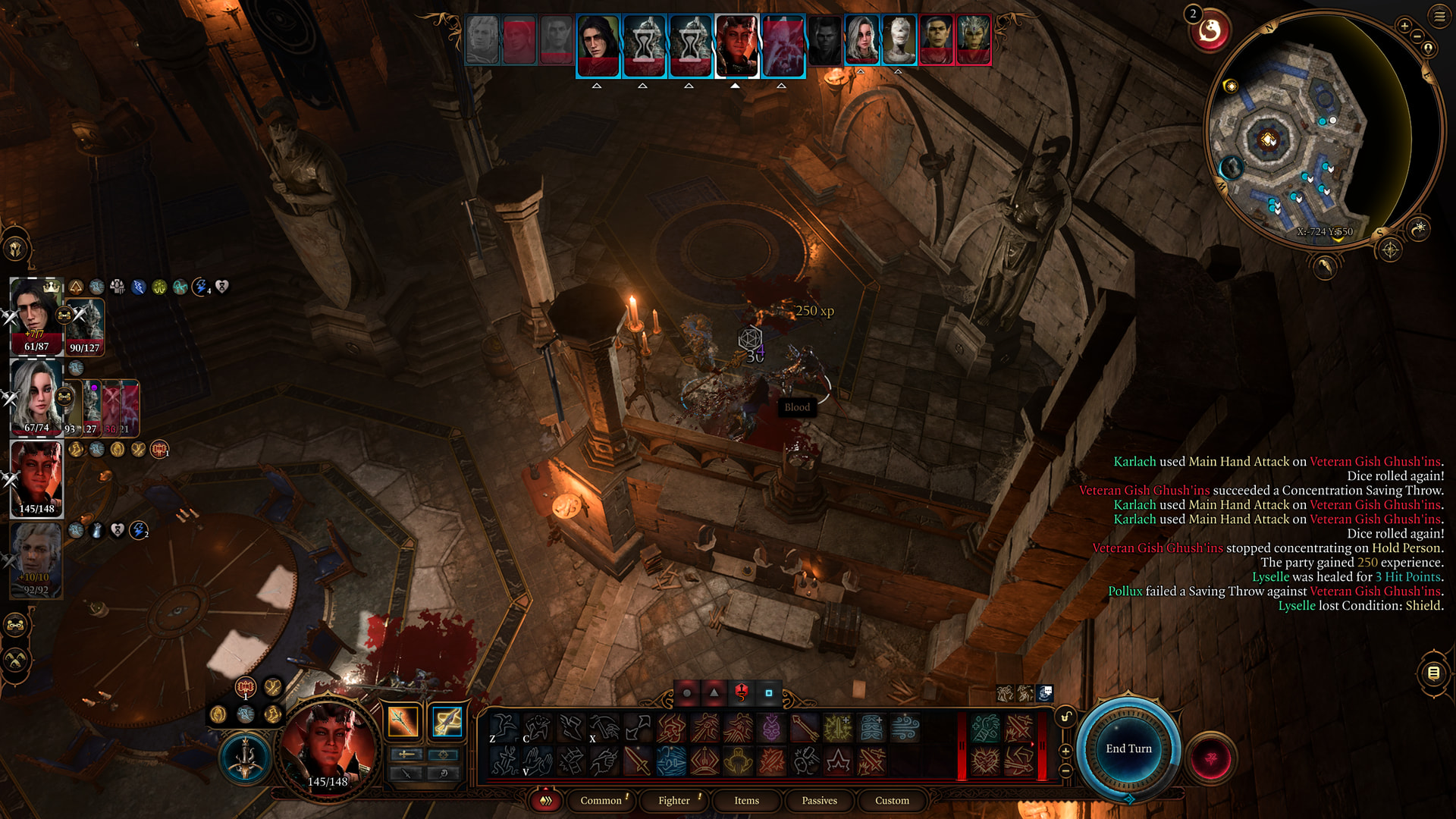End the current combat turn
This screenshot has height=819, width=1456.
[1128, 748]
